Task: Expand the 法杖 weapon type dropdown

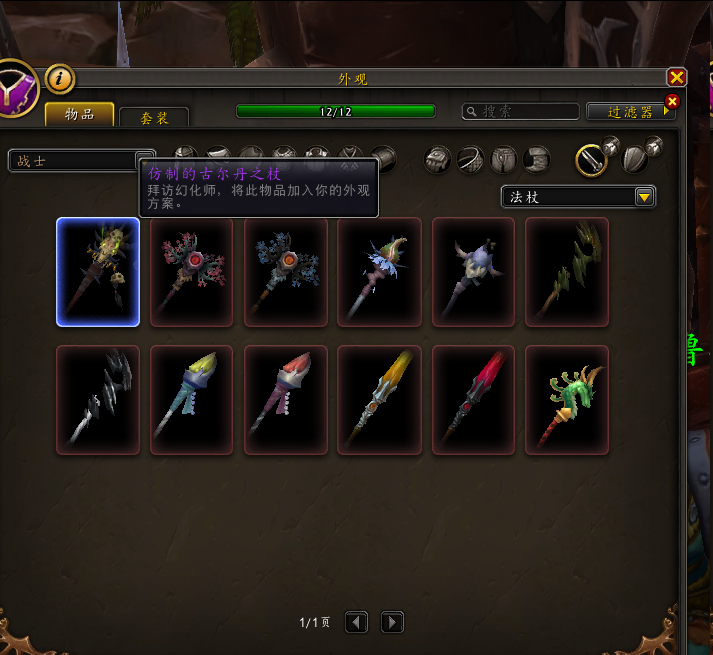Action: tap(645, 197)
